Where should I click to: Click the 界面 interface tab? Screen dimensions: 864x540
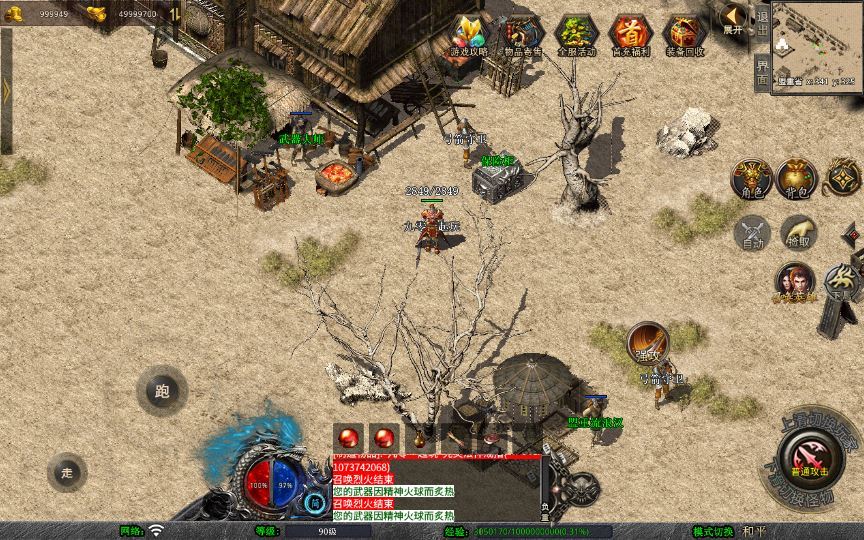click(x=763, y=72)
